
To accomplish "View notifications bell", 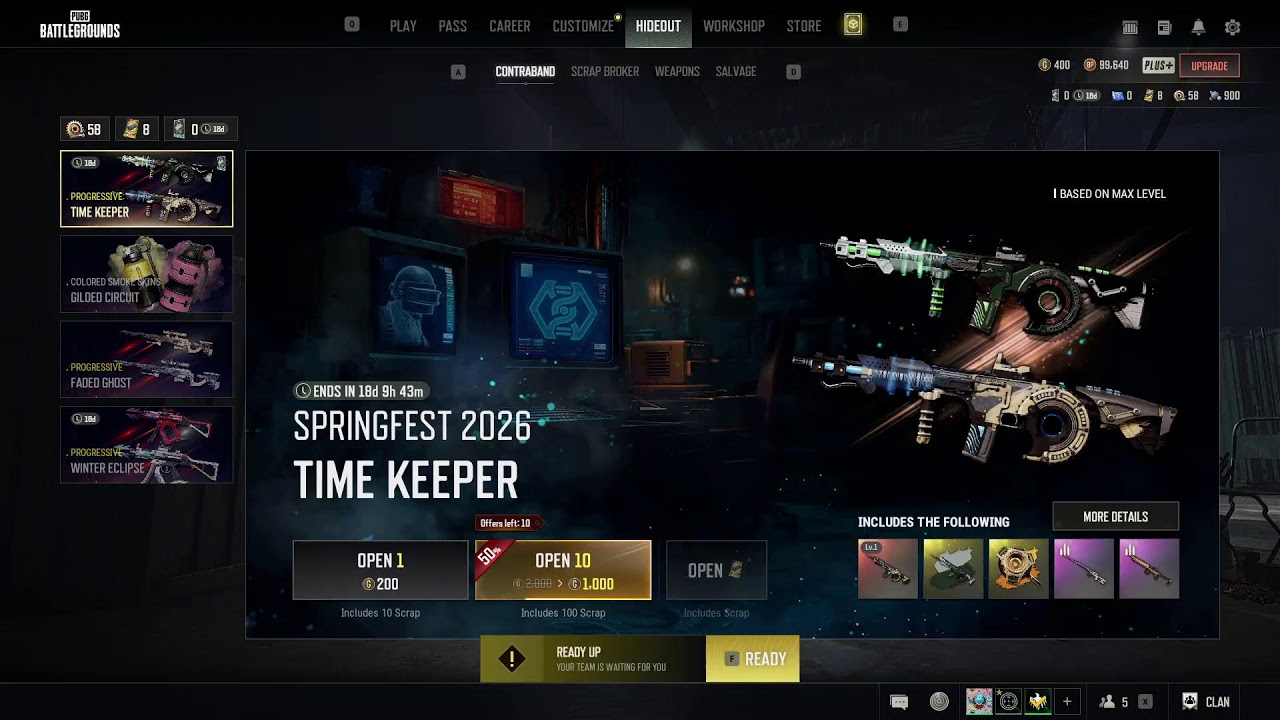I will 1198,28.
